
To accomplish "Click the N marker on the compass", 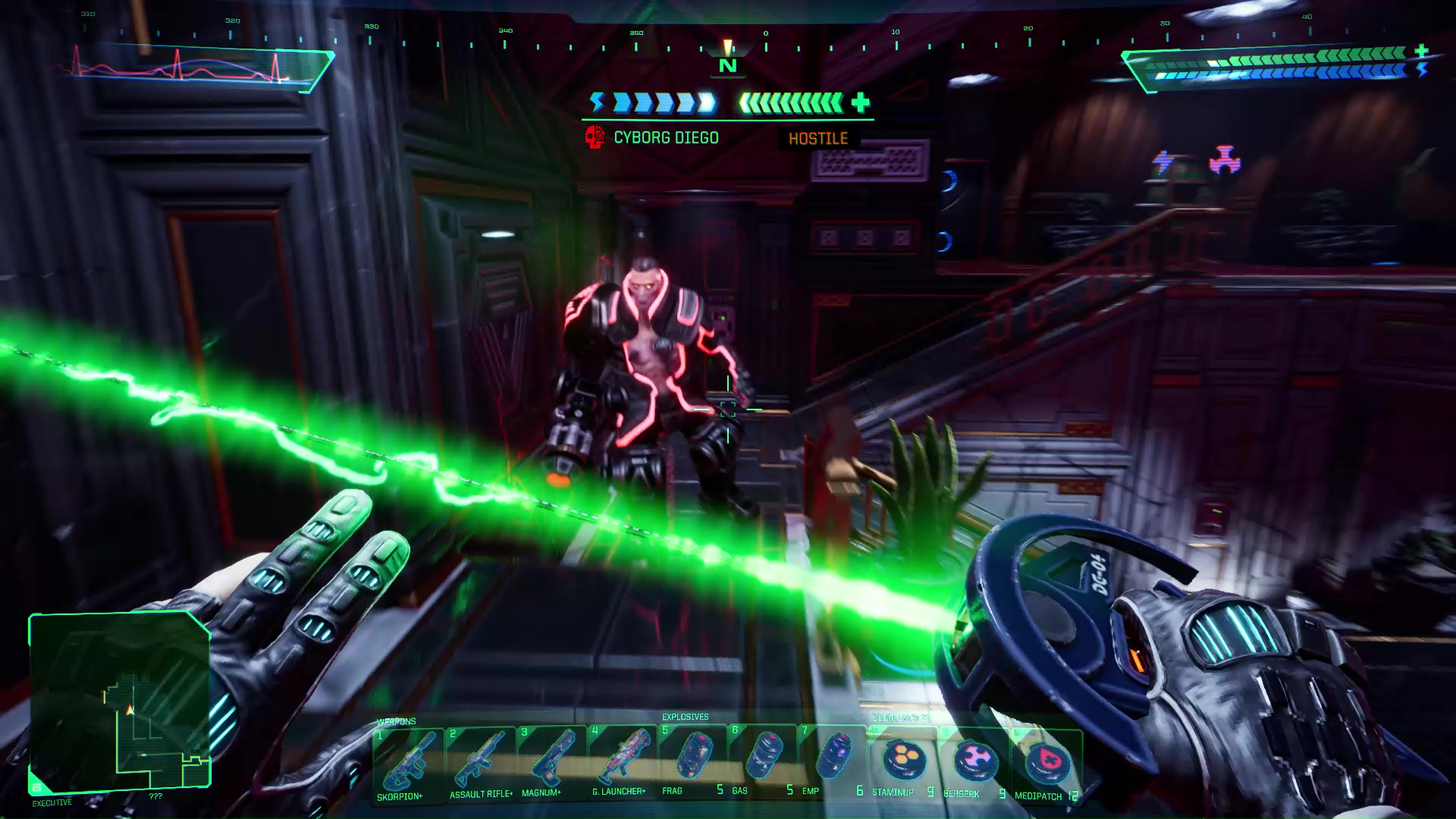I will tap(726, 65).
